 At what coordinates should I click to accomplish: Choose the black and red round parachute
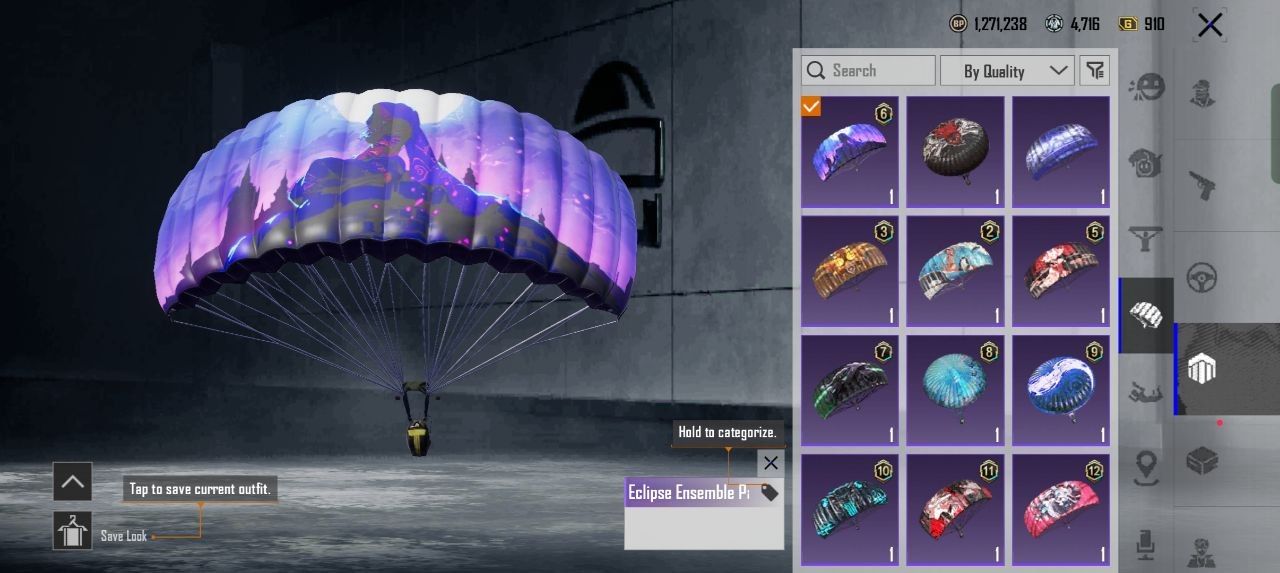(x=955, y=152)
